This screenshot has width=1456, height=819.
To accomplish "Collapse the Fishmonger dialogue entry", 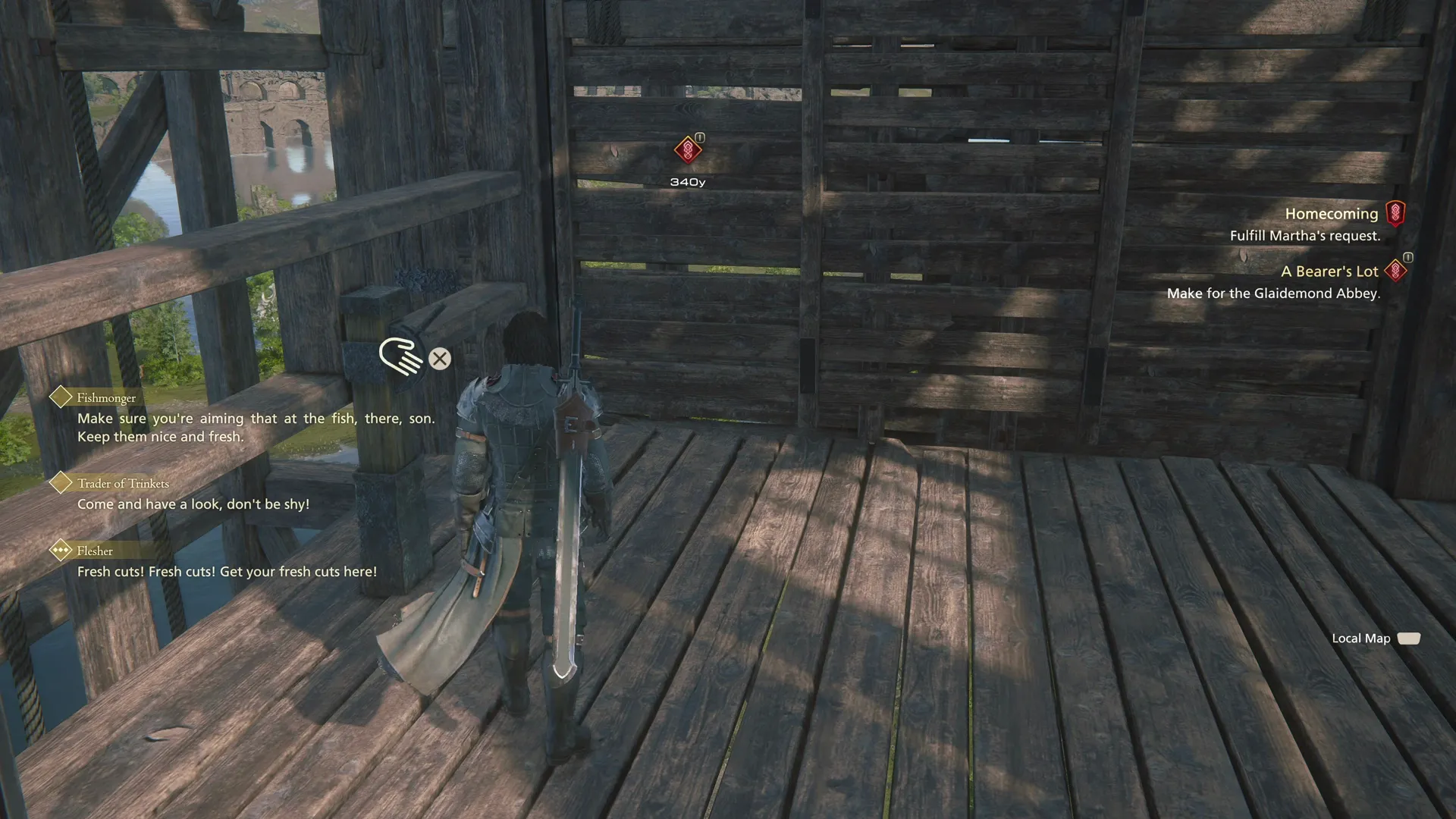I will 105,397.
